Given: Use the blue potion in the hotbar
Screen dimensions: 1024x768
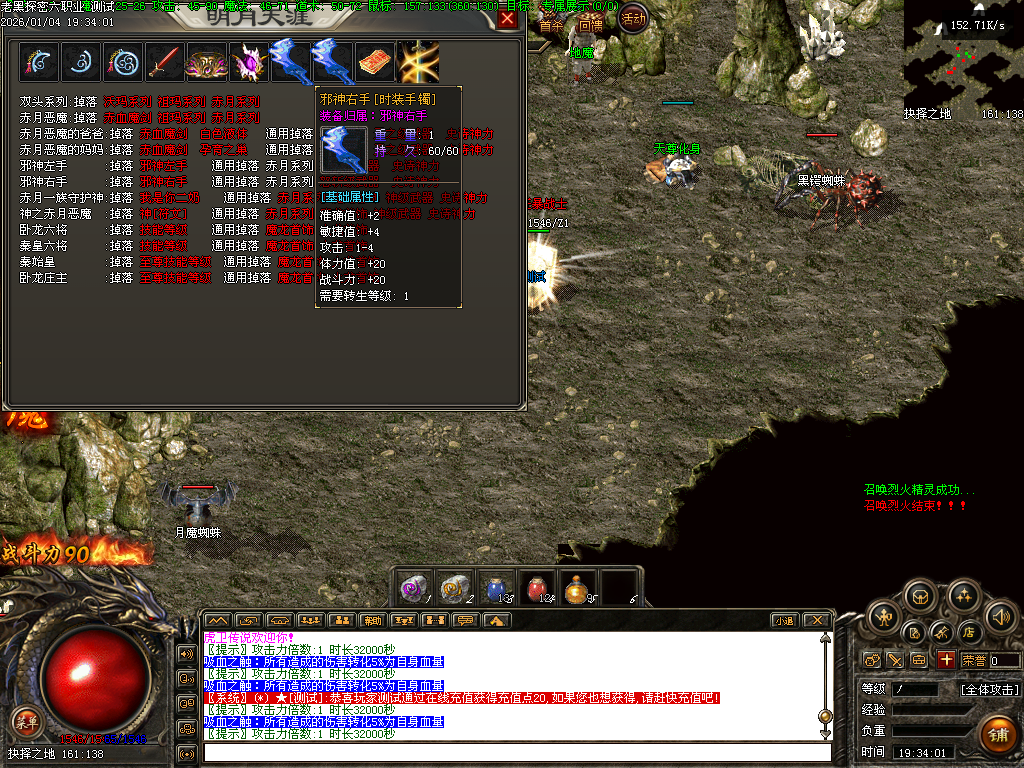Looking at the screenshot, I should (x=497, y=589).
